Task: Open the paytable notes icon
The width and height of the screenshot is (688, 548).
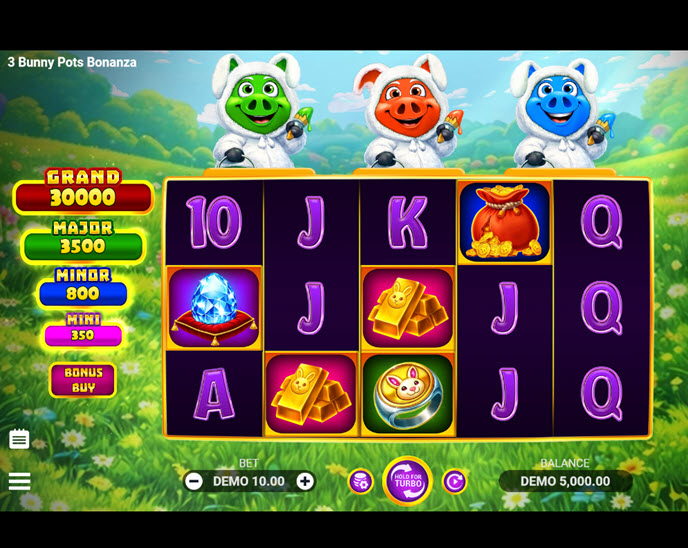Action: 19,439
